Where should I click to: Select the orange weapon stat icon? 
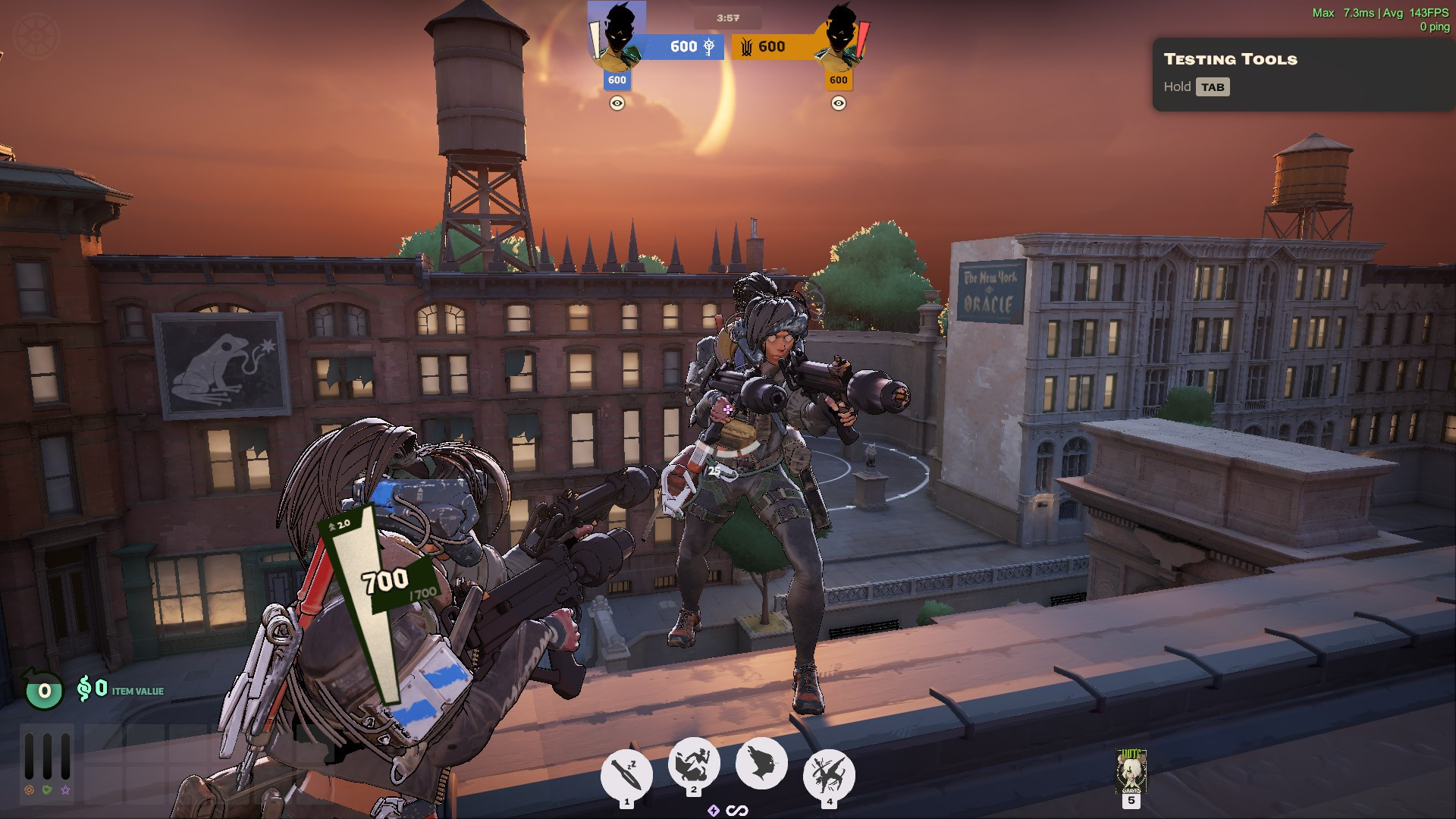[x=29, y=790]
